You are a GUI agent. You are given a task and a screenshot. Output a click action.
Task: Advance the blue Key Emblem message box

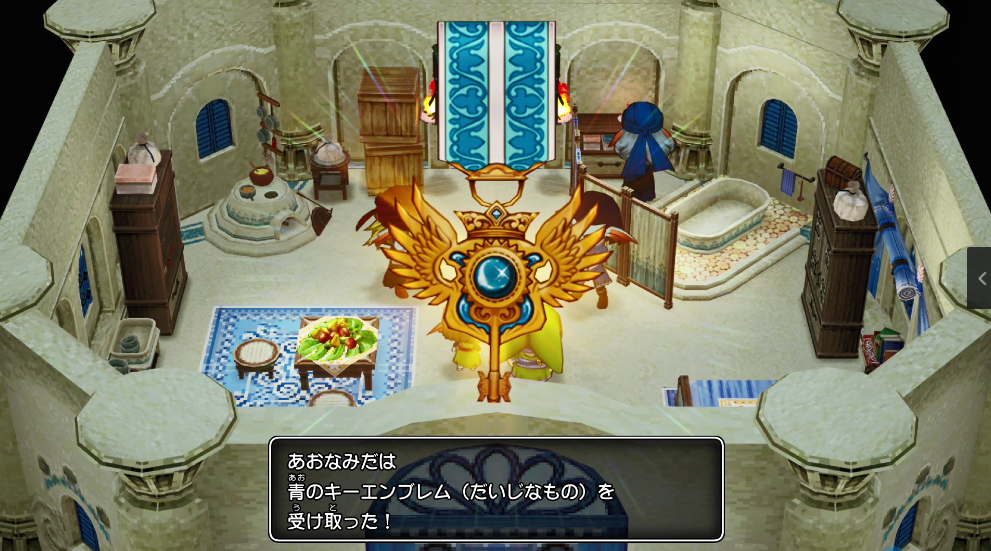496,490
